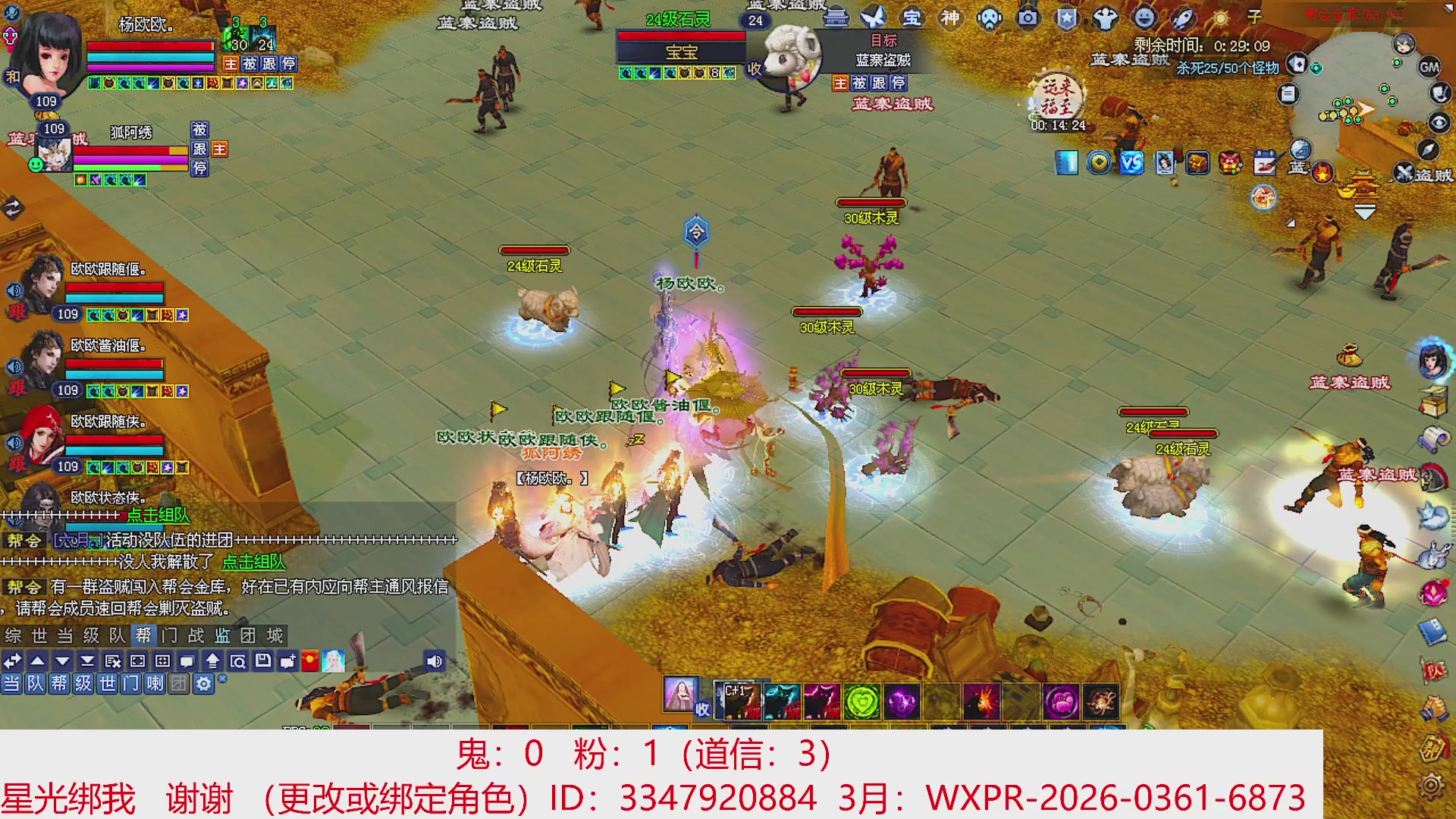Mute chat with the speaker icon

(x=436, y=661)
